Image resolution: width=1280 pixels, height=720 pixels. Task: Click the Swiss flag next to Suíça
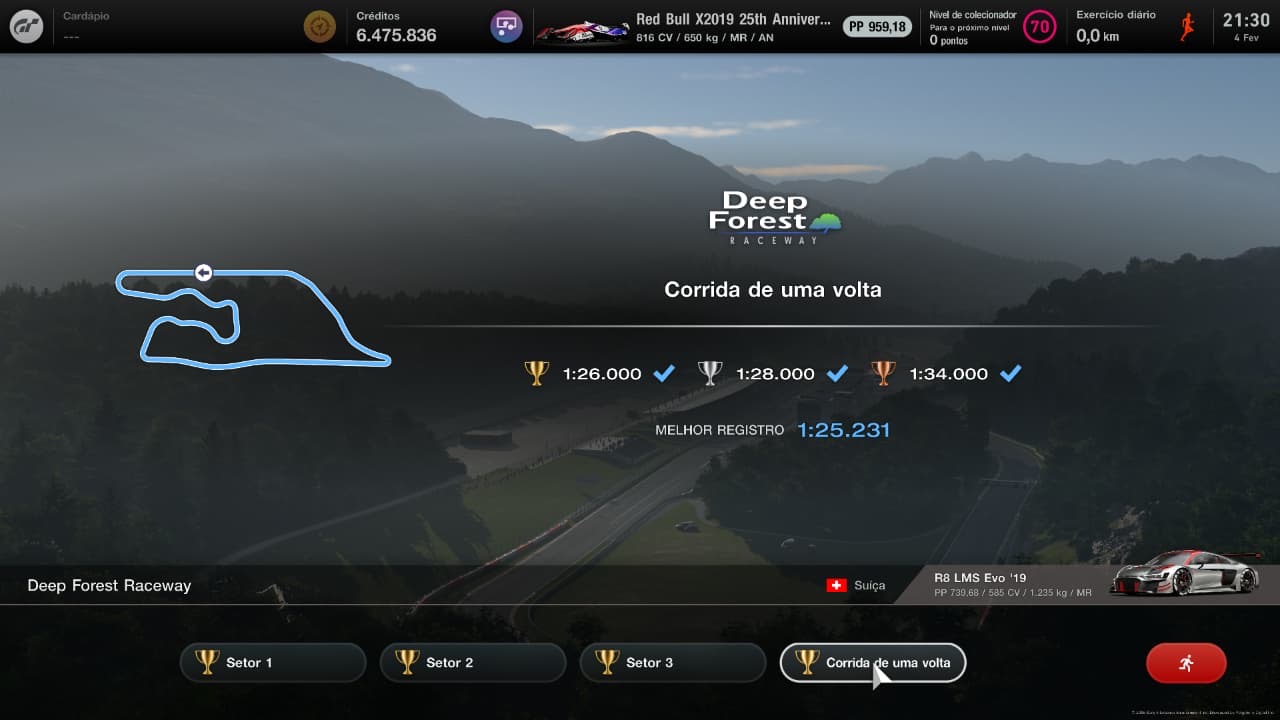coord(839,586)
